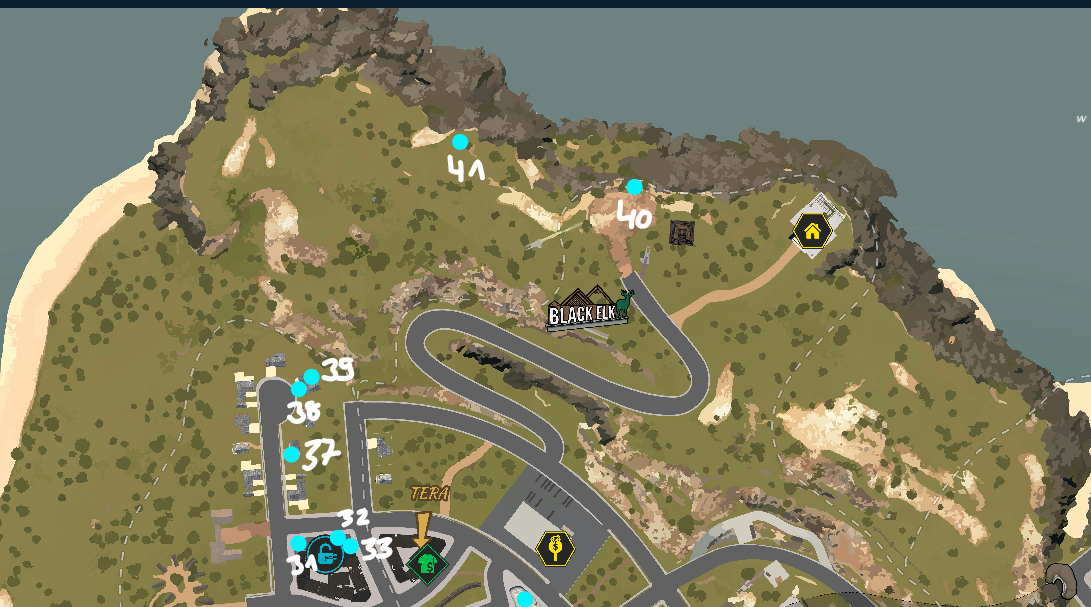Screen dimensions: 1091x607
Task: Click the Black Elk location logo
Action: (x=588, y=310)
